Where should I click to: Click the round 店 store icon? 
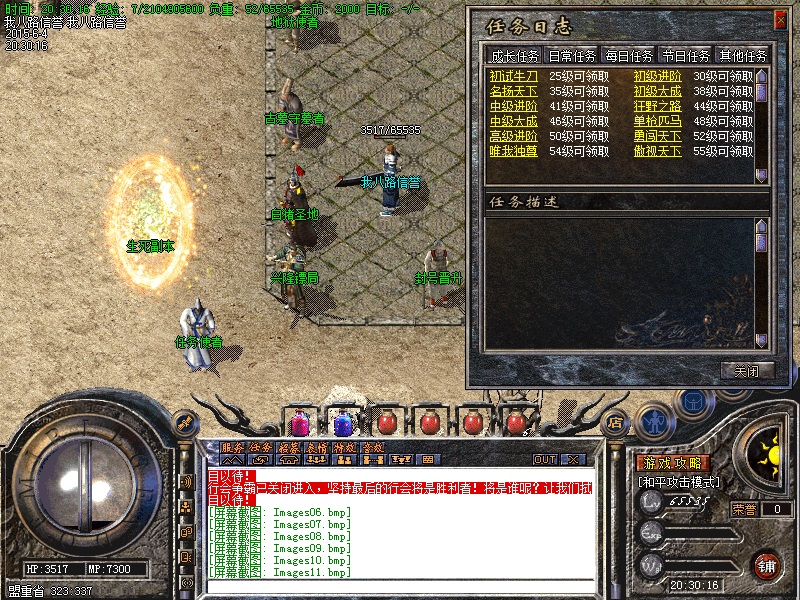point(616,421)
